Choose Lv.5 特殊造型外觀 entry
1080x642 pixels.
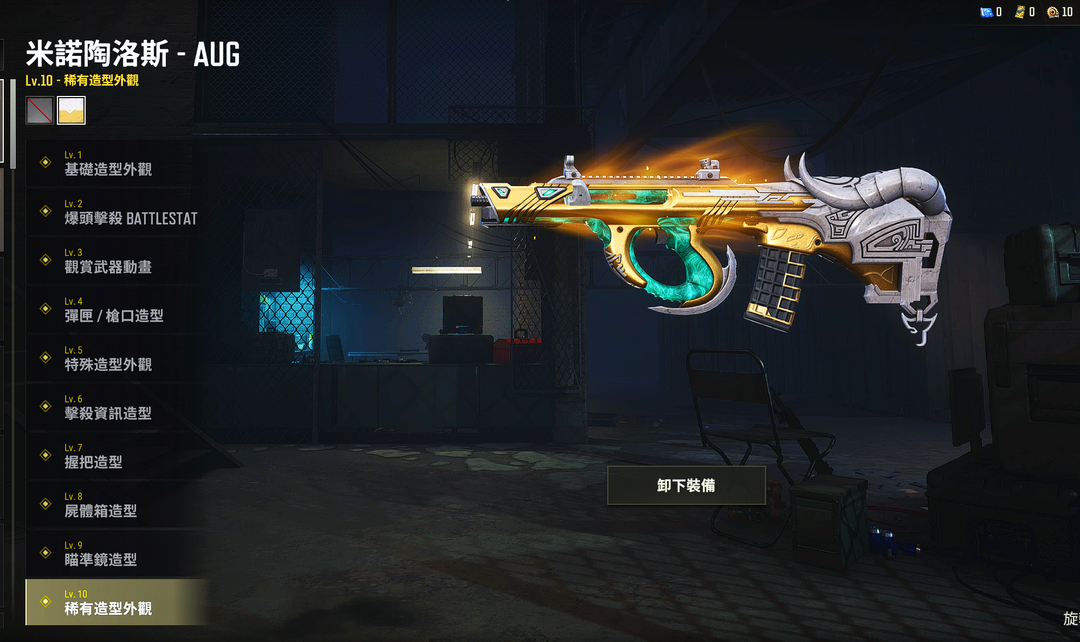click(108, 359)
